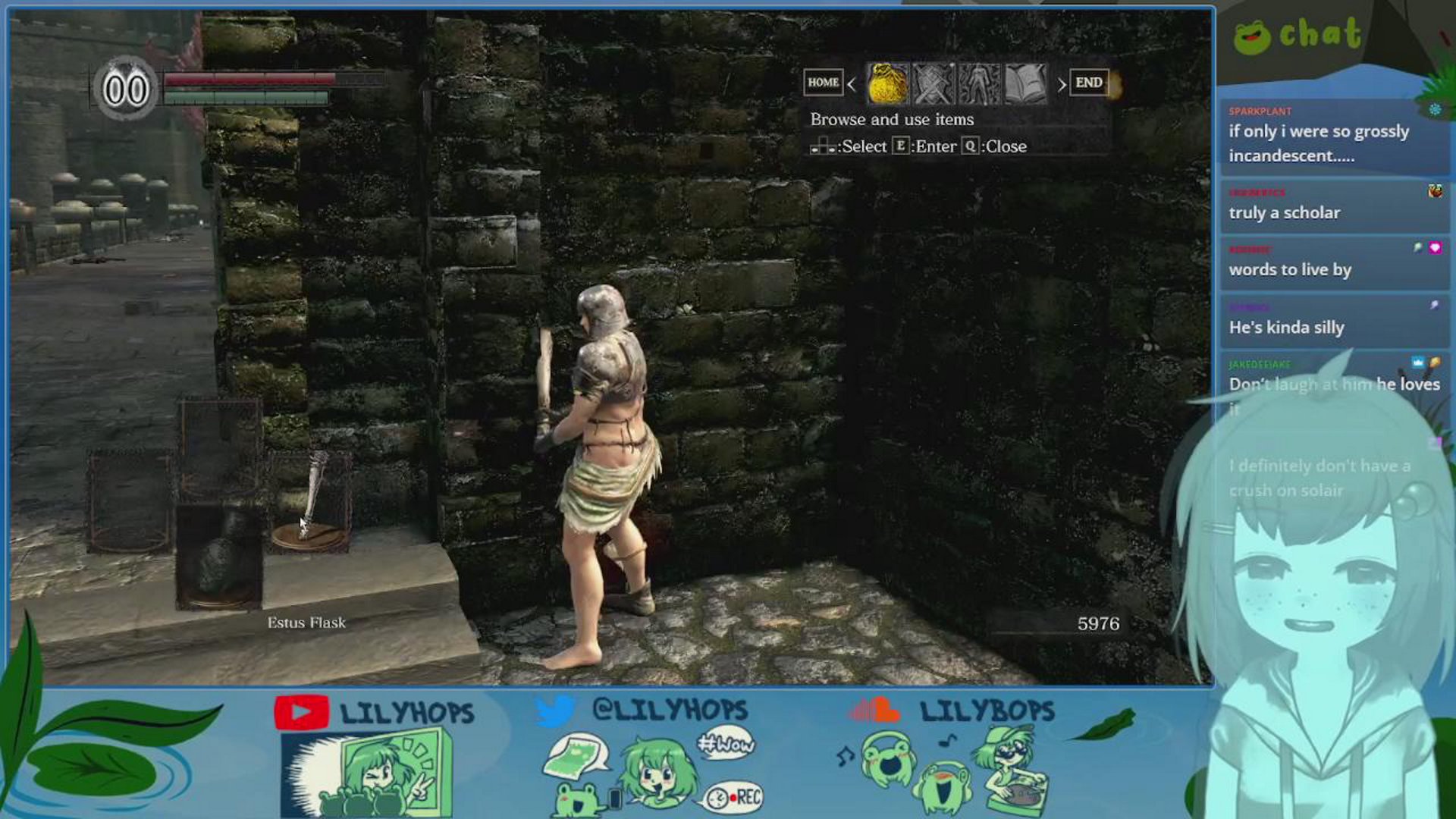Click the END button in the menu bar
Image resolution: width=1456 pixels, height=819 pixels.
click(1089, 83)
